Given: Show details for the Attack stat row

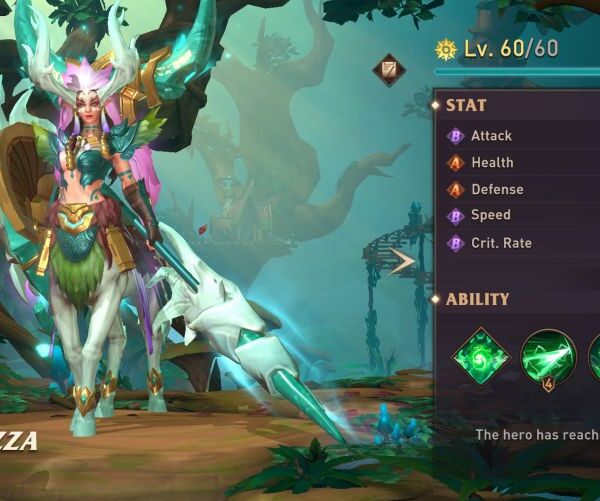Looking at the screenshot, I should click(x=491, y=136).
